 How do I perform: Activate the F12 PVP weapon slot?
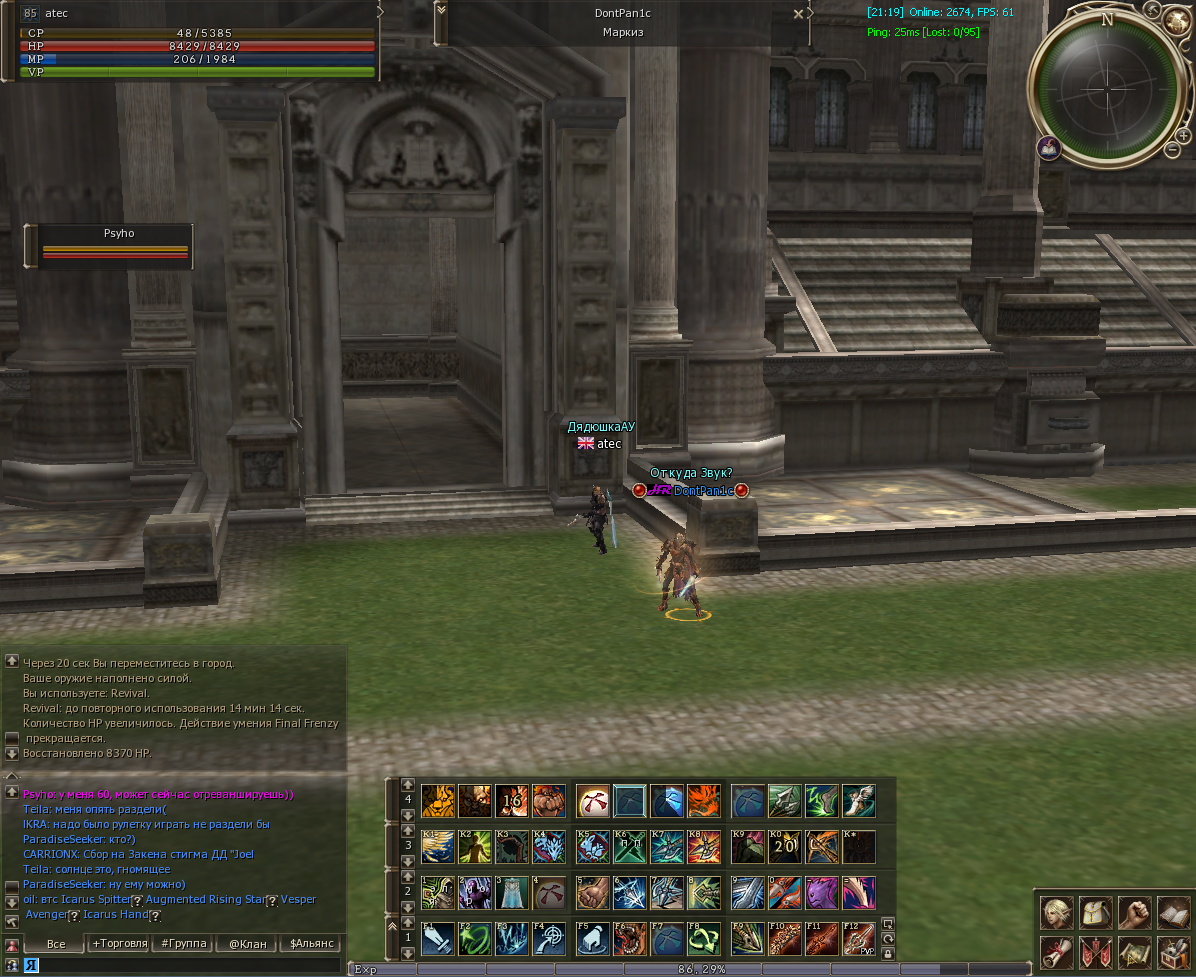[859, 939]
